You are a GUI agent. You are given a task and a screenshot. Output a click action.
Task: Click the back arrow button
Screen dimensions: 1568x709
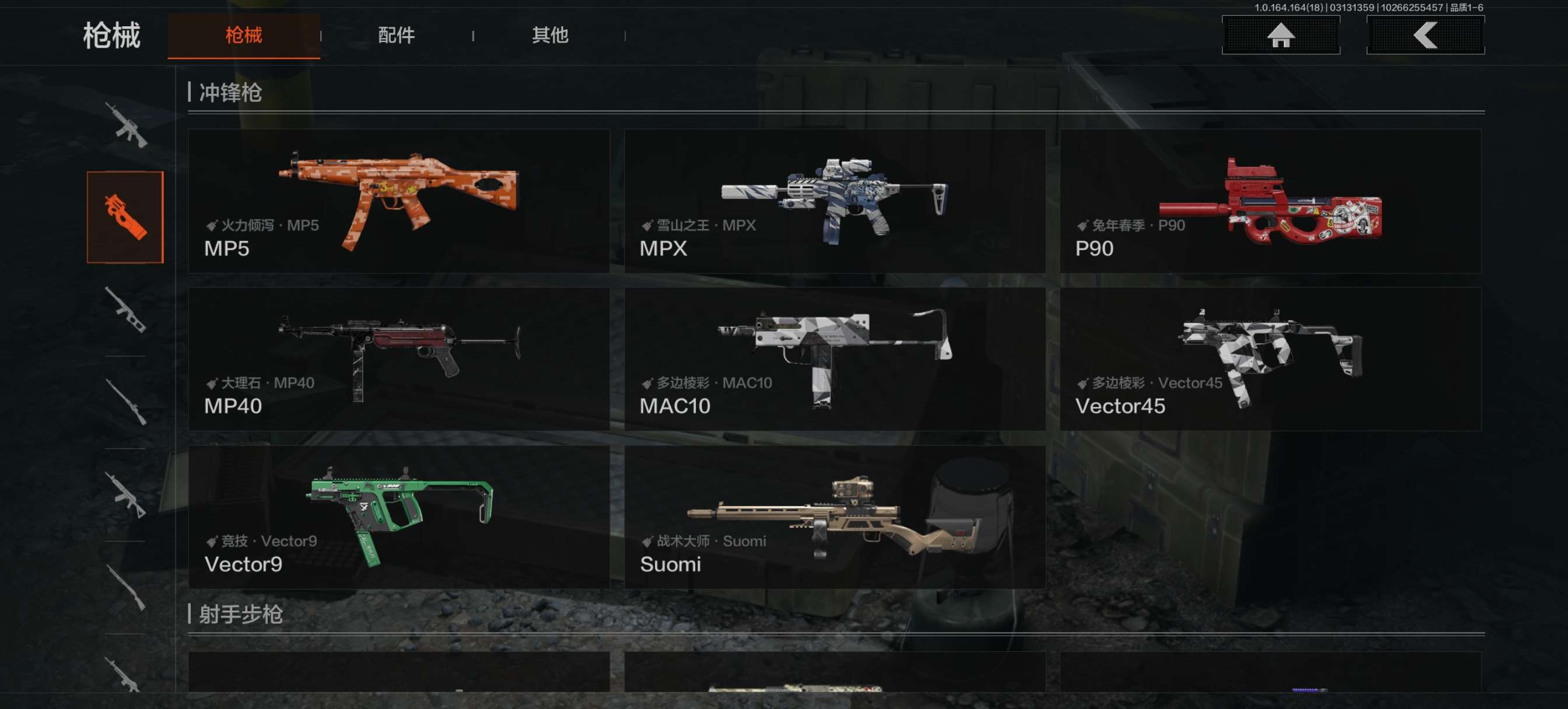(x=1424, y=36)
